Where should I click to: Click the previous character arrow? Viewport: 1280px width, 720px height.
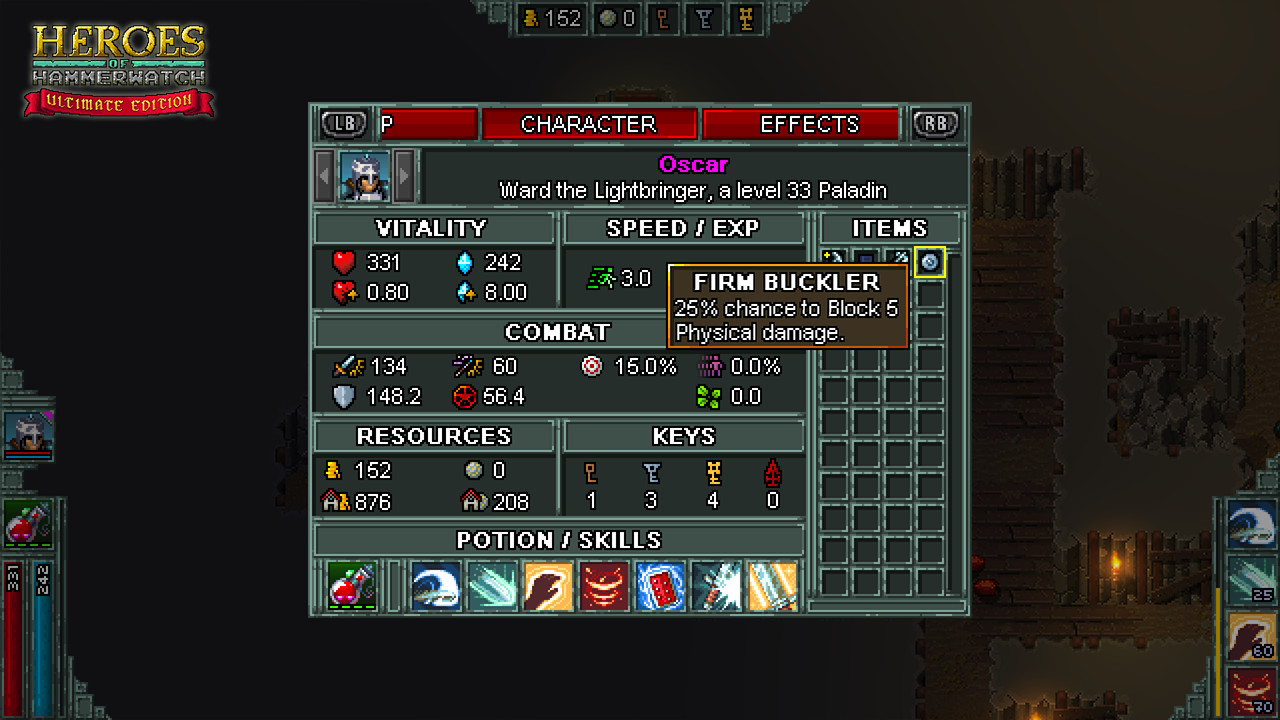pyautogui.click(x=324, y=177)
